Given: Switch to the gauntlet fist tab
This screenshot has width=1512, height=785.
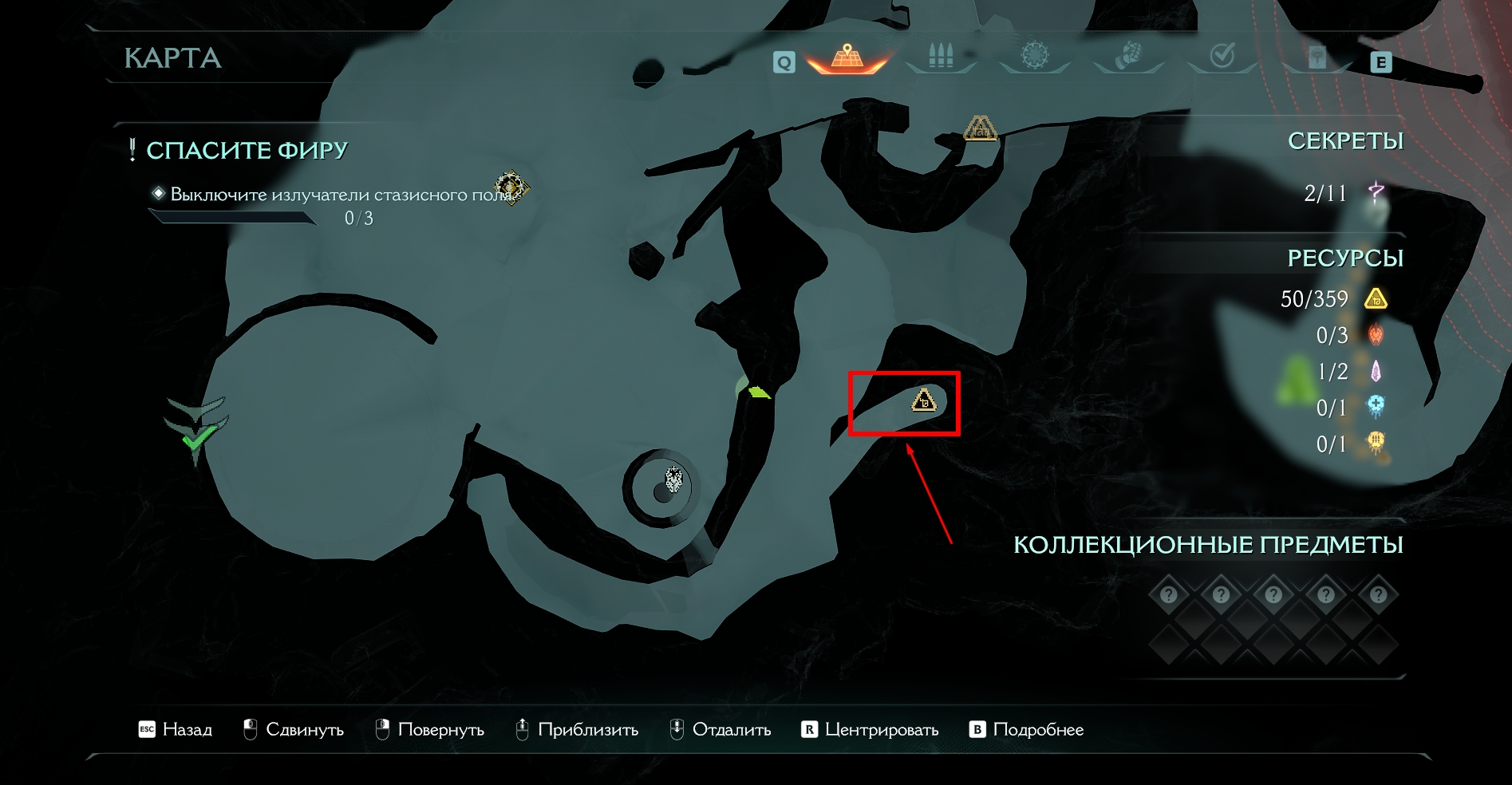Looking at the screenshot, I should (1128, 56).
